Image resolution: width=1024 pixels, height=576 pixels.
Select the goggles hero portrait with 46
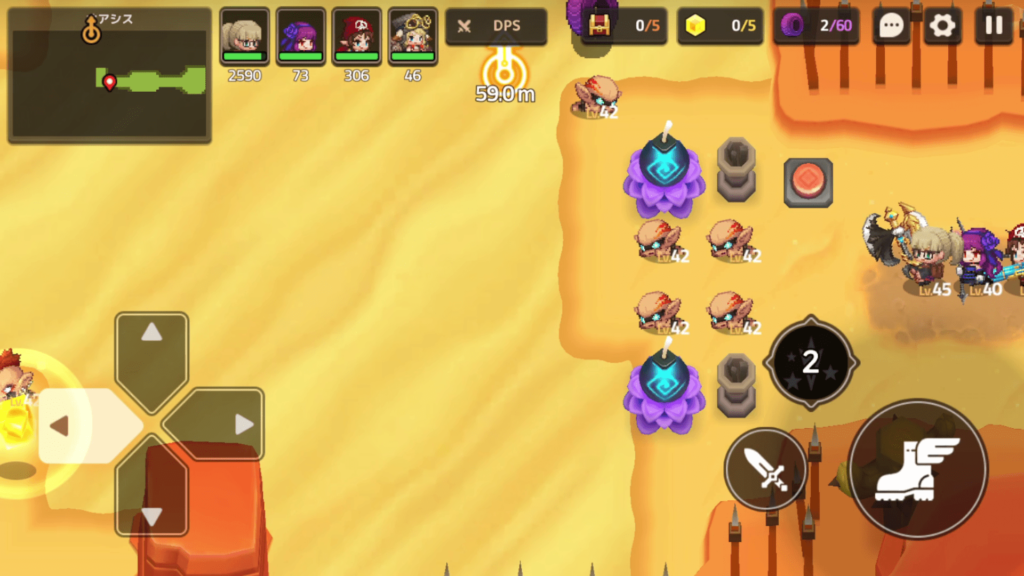[413, 38]
